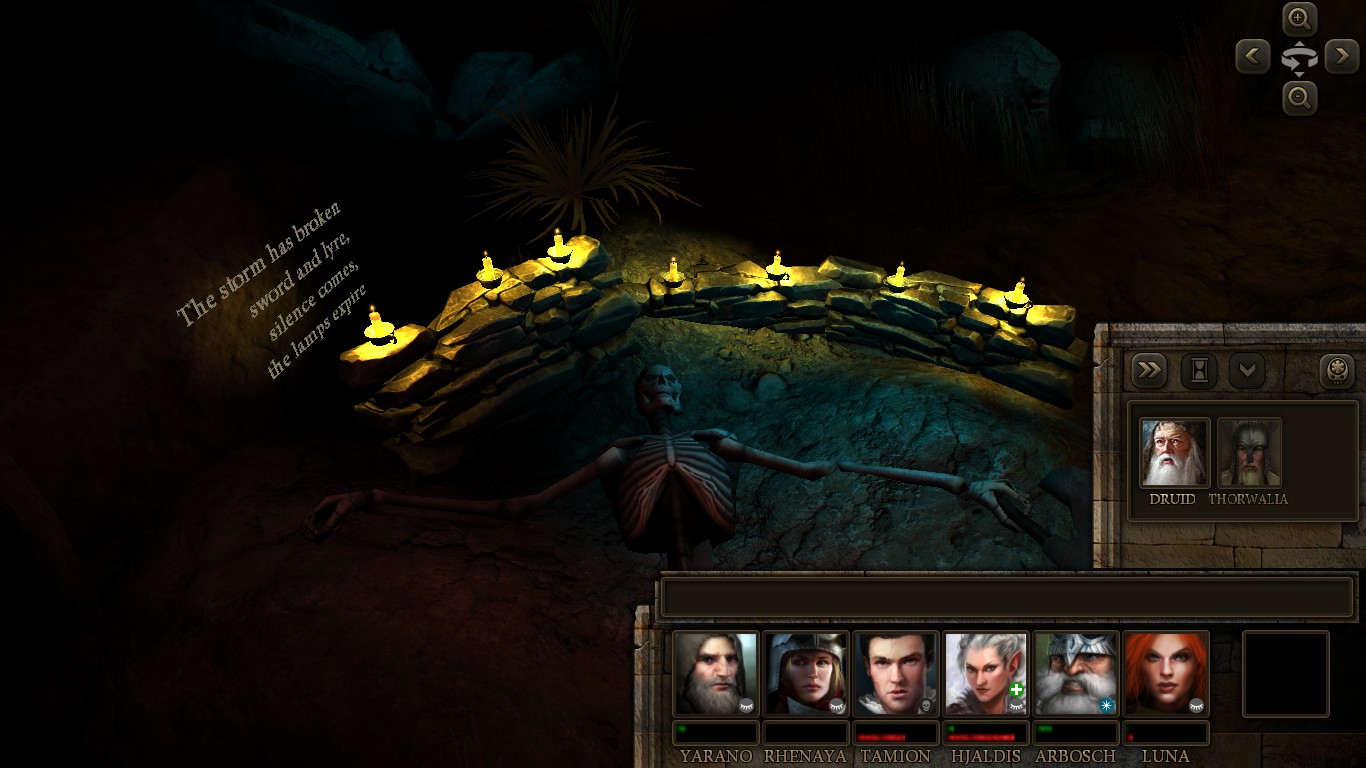Rotate the camera left with the arrow button
This screenshot has height=768, width=1366.
[1253, 56]
